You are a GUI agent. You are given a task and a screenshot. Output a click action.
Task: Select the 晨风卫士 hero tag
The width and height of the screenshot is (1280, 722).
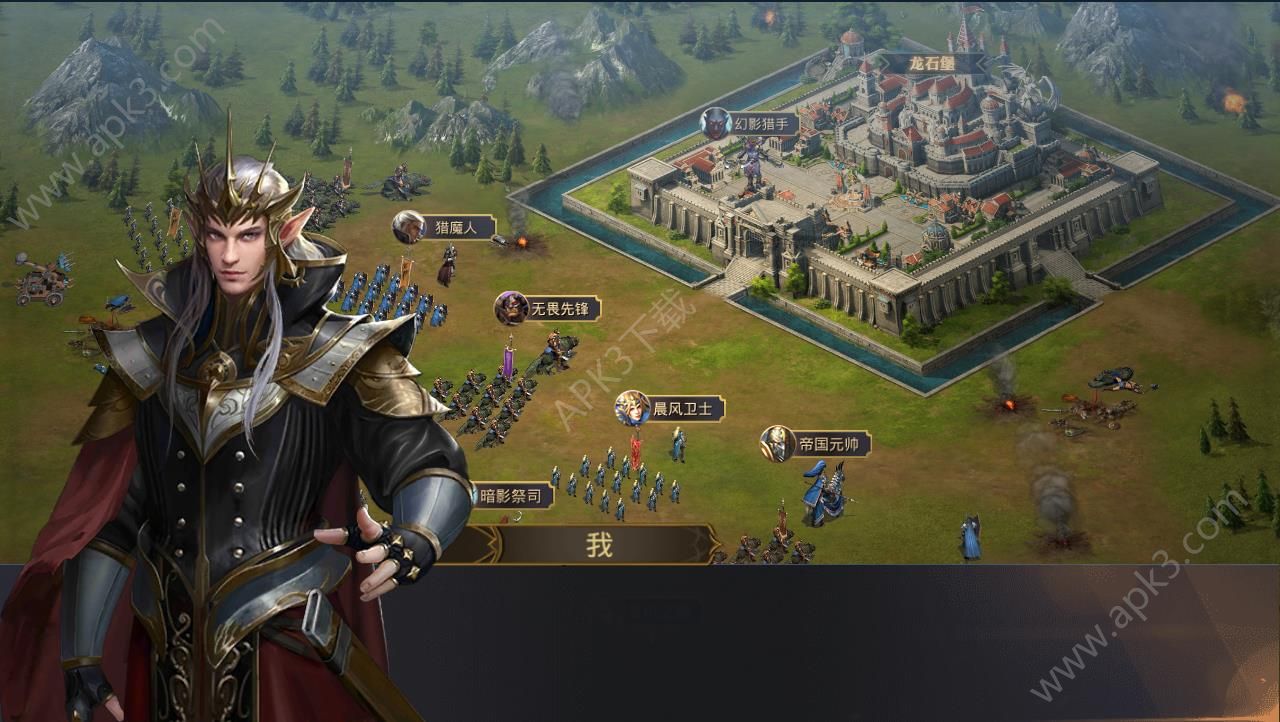670,408
